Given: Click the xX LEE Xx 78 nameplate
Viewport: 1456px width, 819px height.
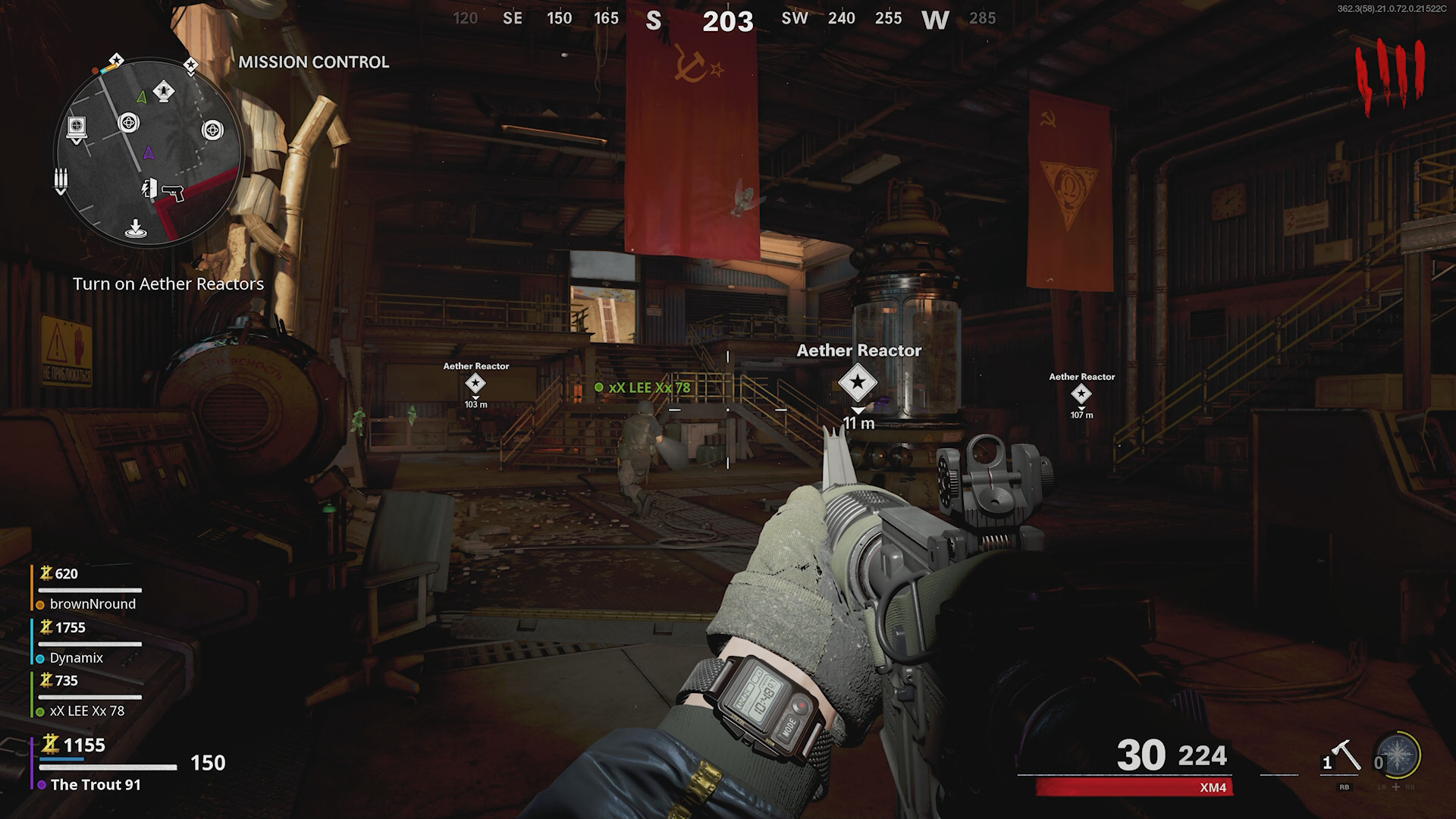Looking at the screenshot, I should (x=649, y=388).
